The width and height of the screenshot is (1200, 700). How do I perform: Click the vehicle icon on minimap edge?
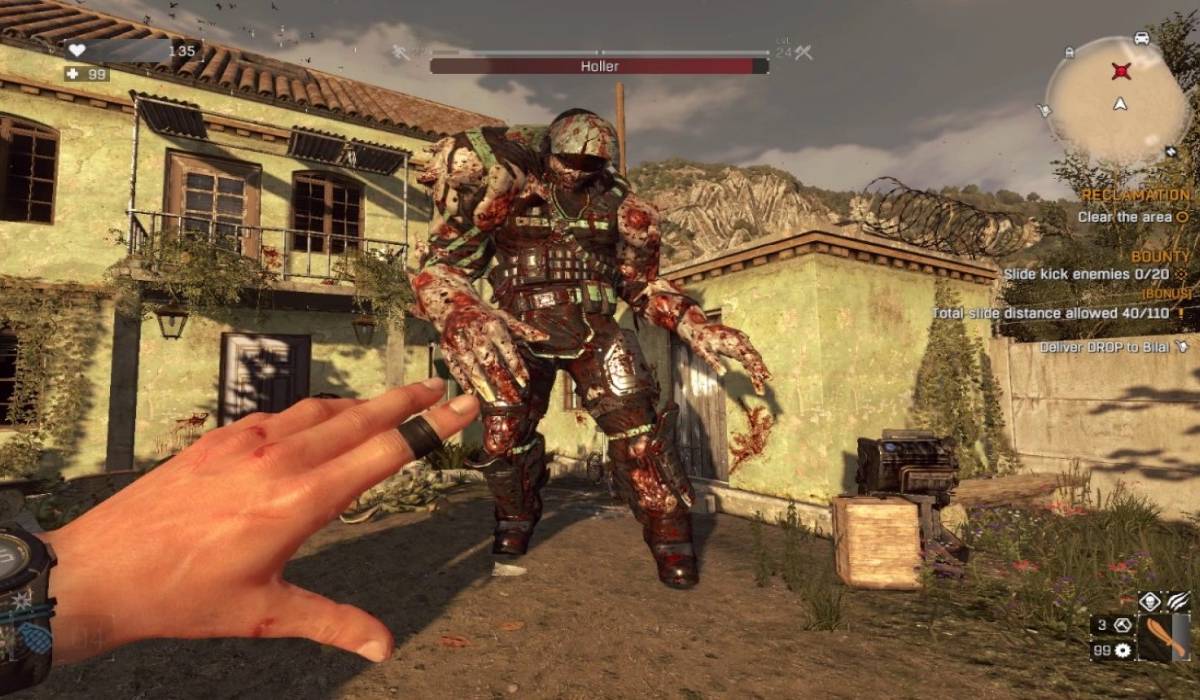1142,38
